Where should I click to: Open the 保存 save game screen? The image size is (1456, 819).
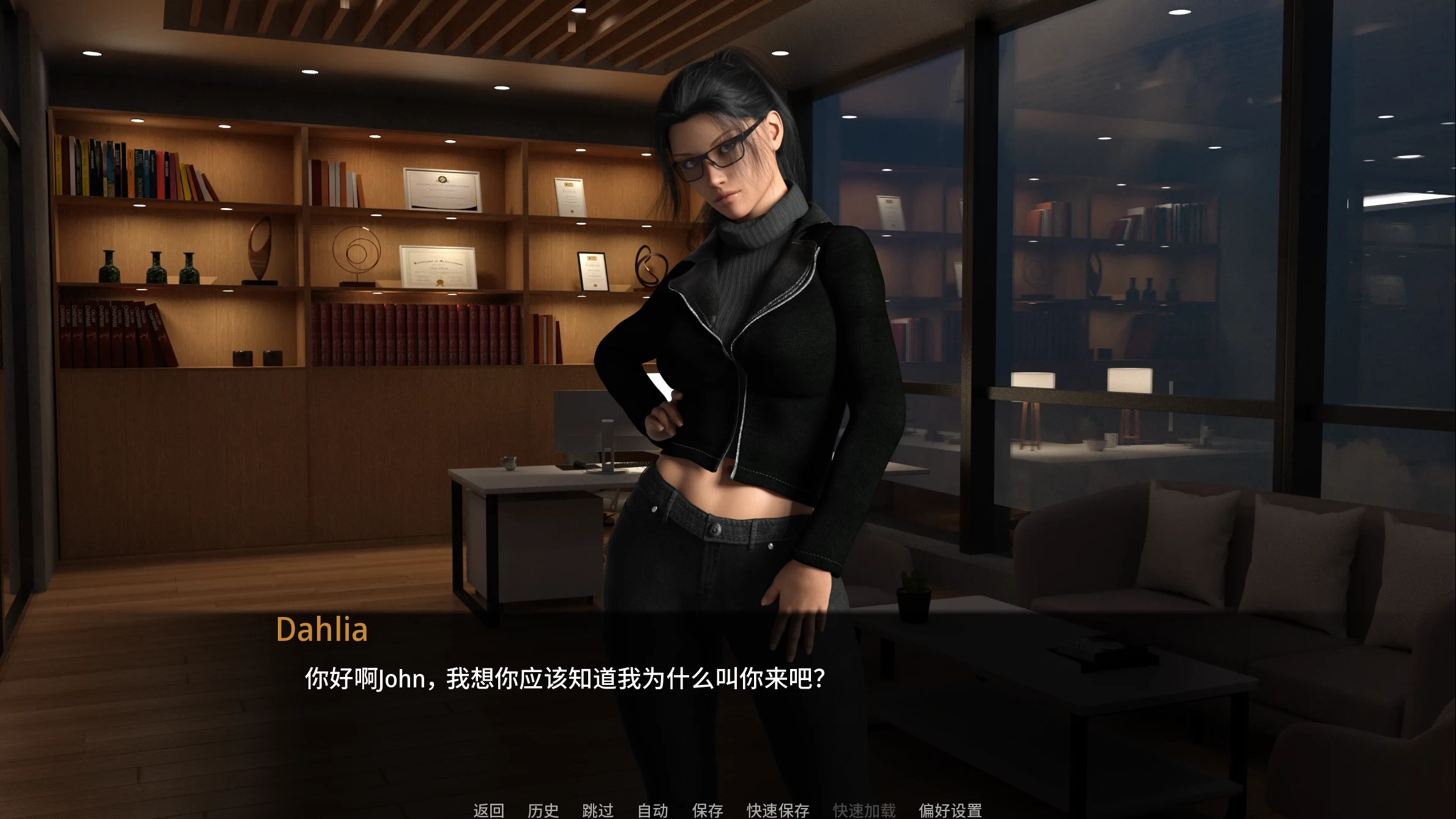coord(707,810)
